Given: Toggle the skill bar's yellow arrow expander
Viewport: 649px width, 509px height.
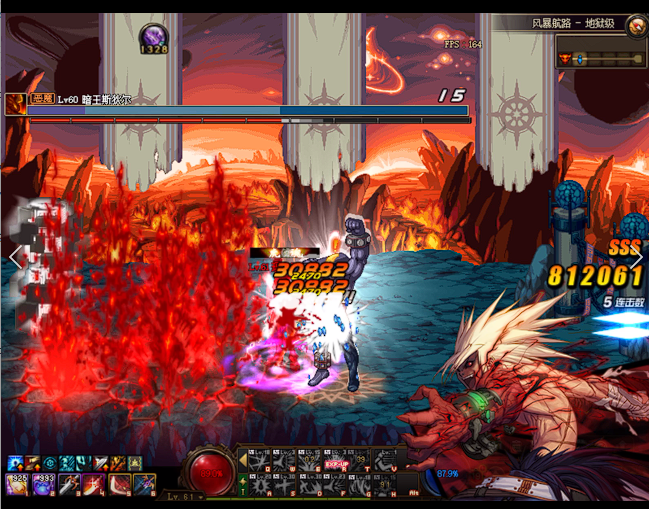Looking at the screenshot, I should (x=243, y=460).
